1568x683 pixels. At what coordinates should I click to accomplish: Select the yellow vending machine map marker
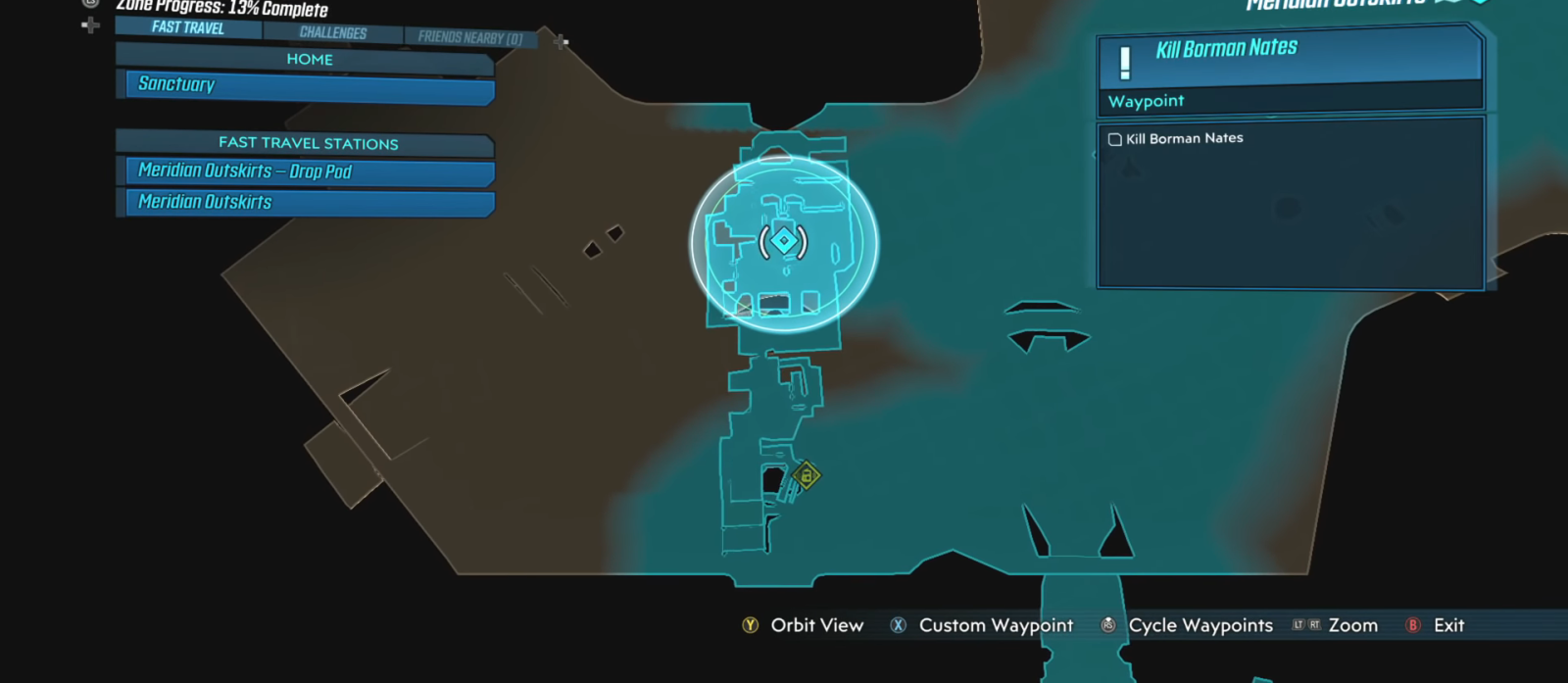[x=807, y=476]
